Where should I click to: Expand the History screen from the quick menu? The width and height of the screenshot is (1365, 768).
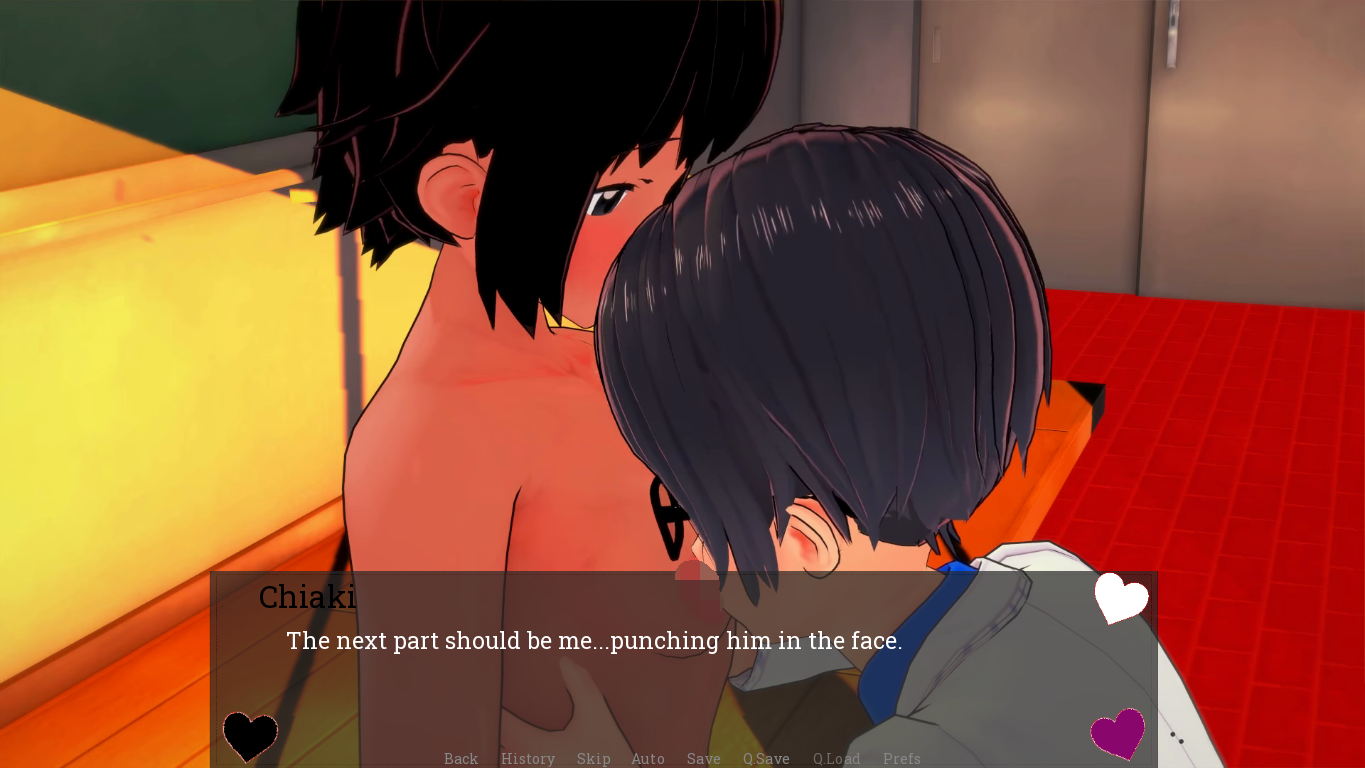click(528, 759)
